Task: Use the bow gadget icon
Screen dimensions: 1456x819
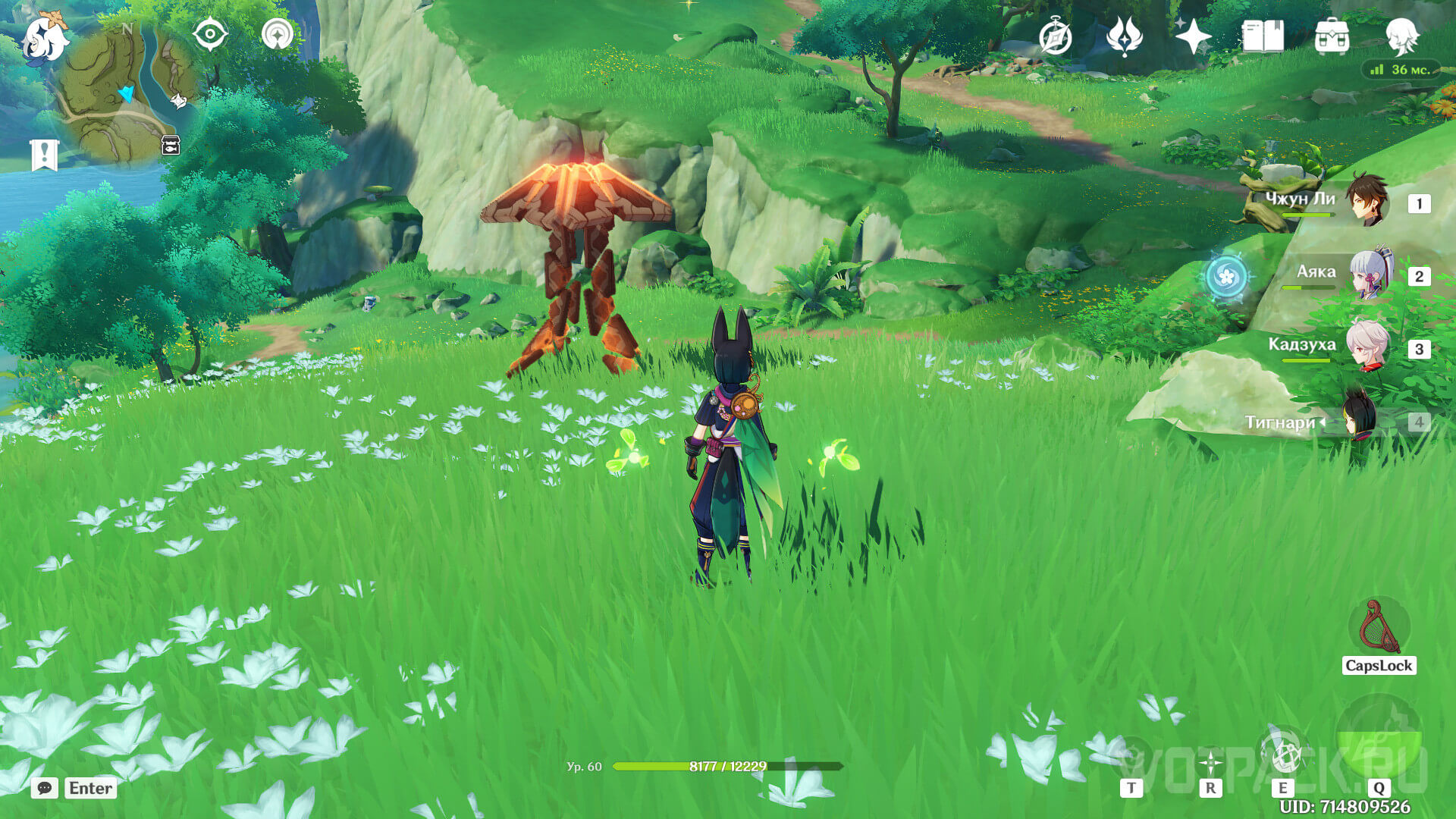Action: 1379,628
